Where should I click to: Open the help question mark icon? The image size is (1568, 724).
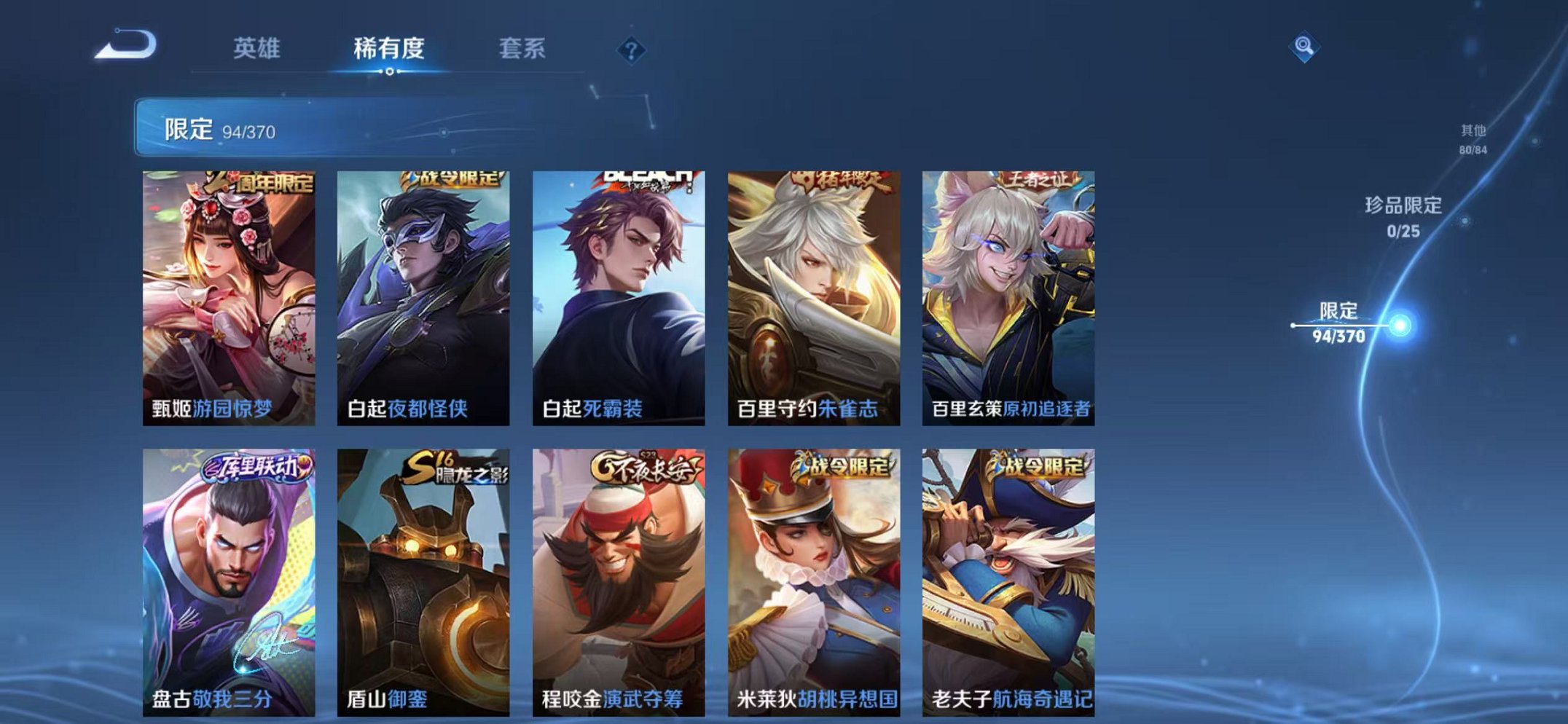(633, 49)
